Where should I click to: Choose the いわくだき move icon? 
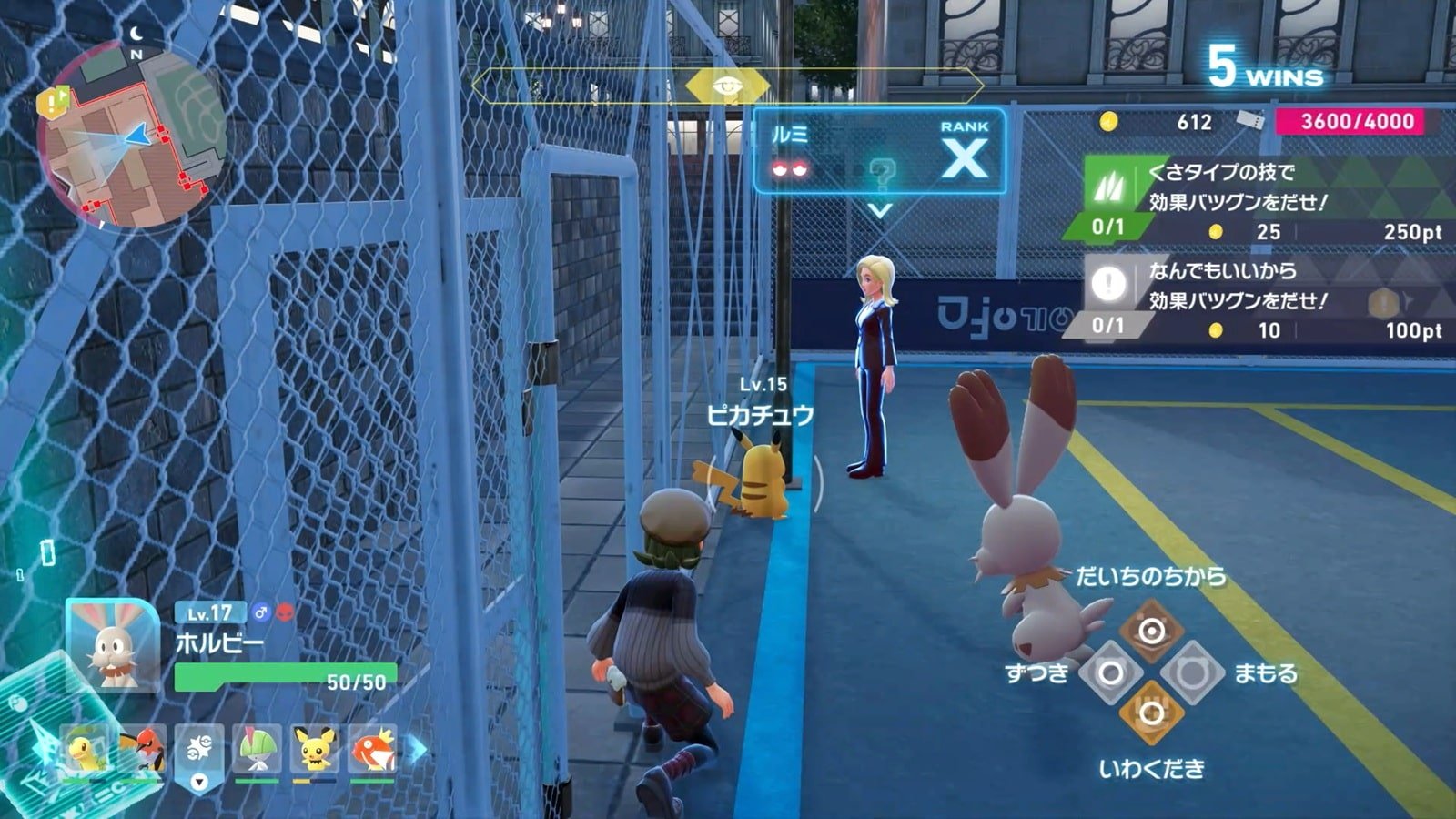[x=1151, y=713]
